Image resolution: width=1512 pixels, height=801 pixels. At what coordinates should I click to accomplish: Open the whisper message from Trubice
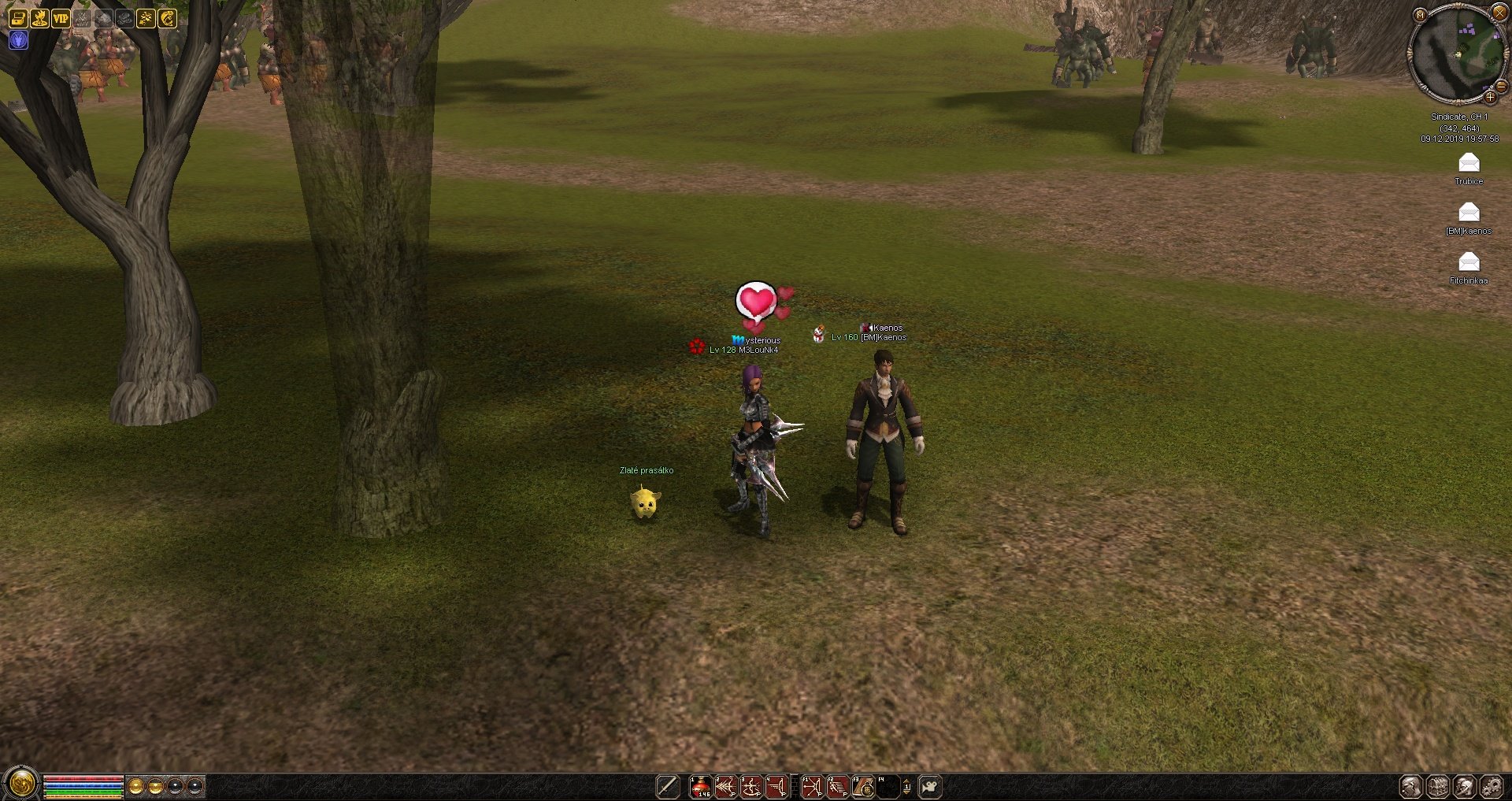(1469, 163)
